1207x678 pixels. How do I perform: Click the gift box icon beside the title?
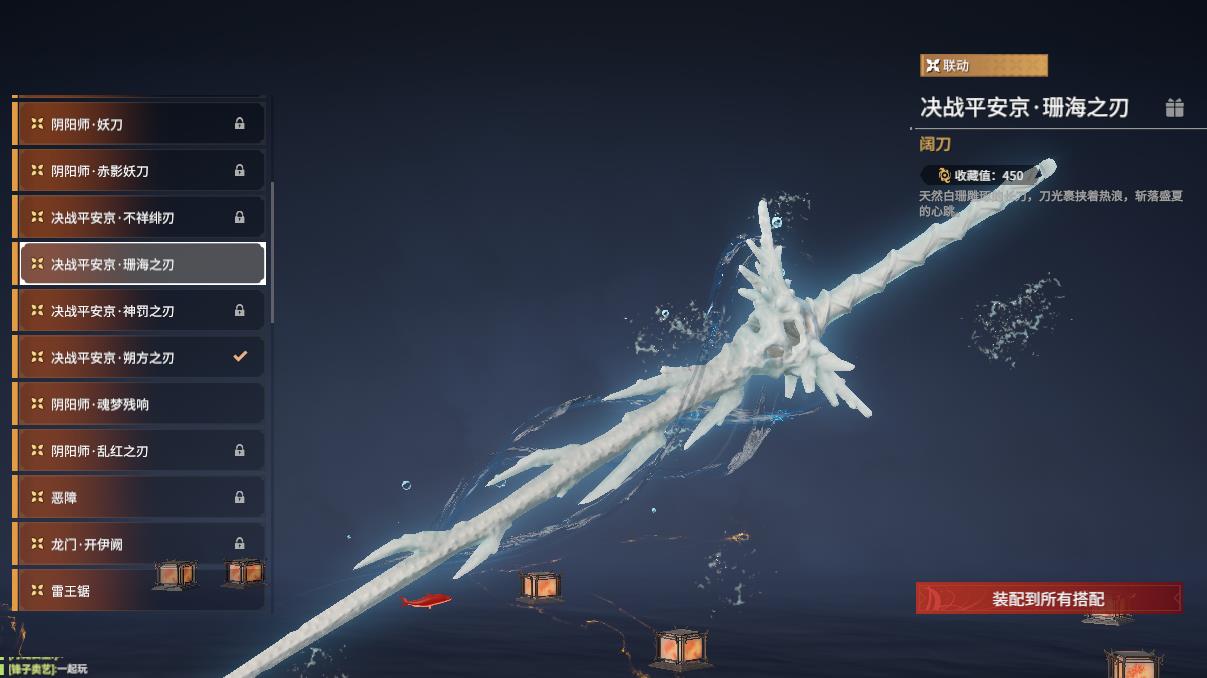tap(1175, 108)
